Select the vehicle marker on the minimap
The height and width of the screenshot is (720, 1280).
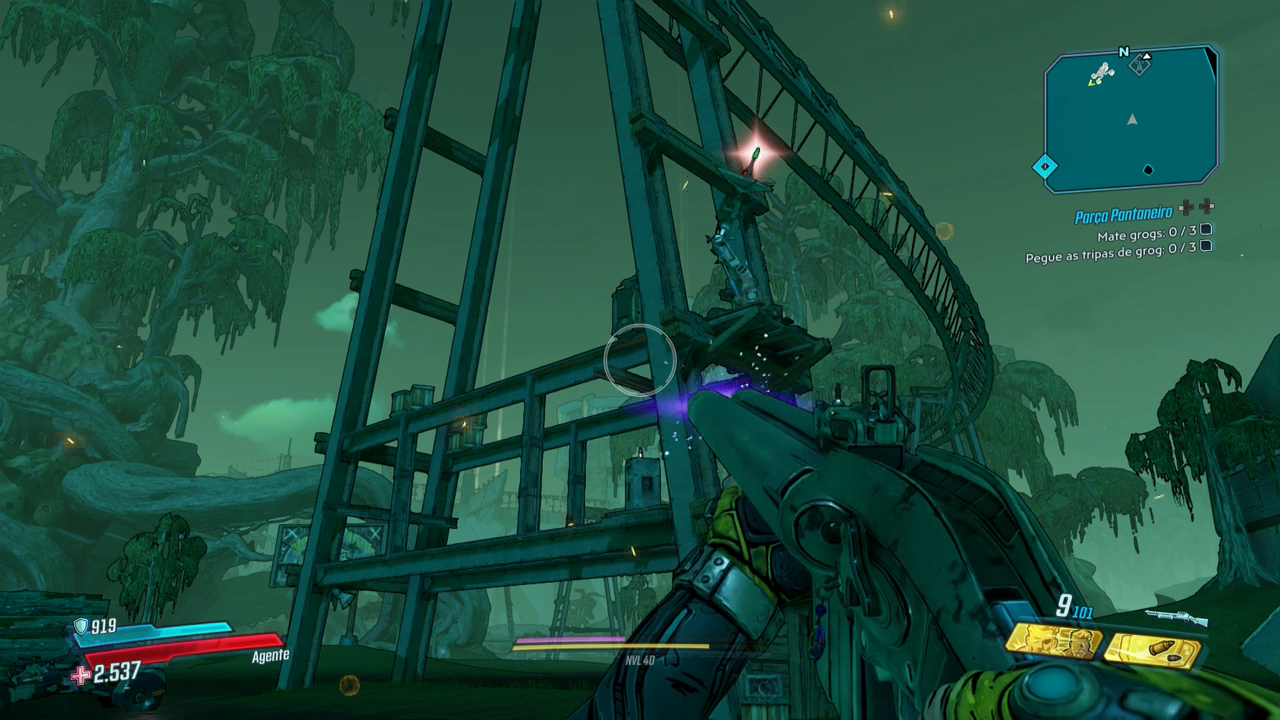[1101, 73]
